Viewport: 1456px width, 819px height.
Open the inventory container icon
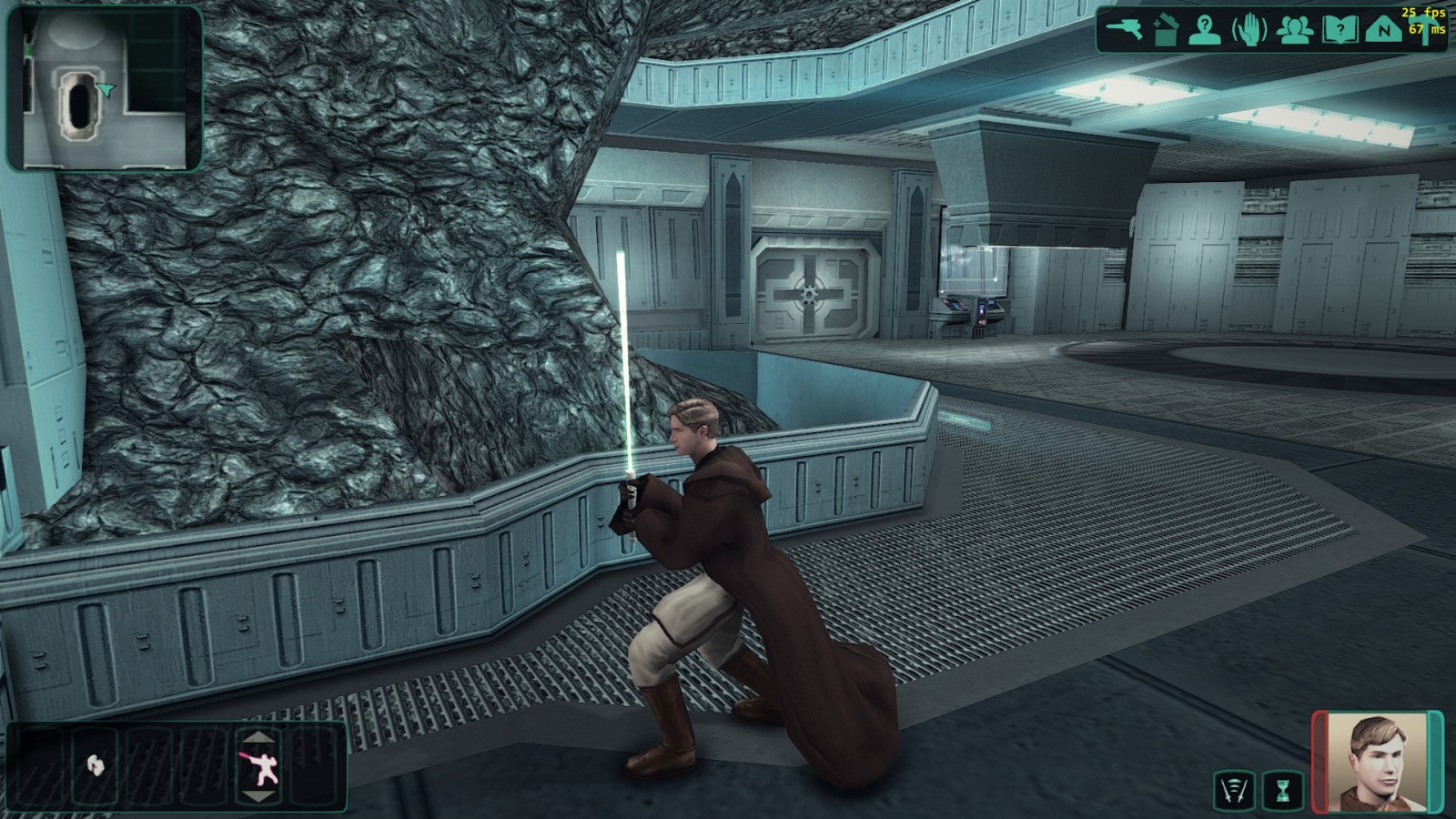(x=1166, y=30)
